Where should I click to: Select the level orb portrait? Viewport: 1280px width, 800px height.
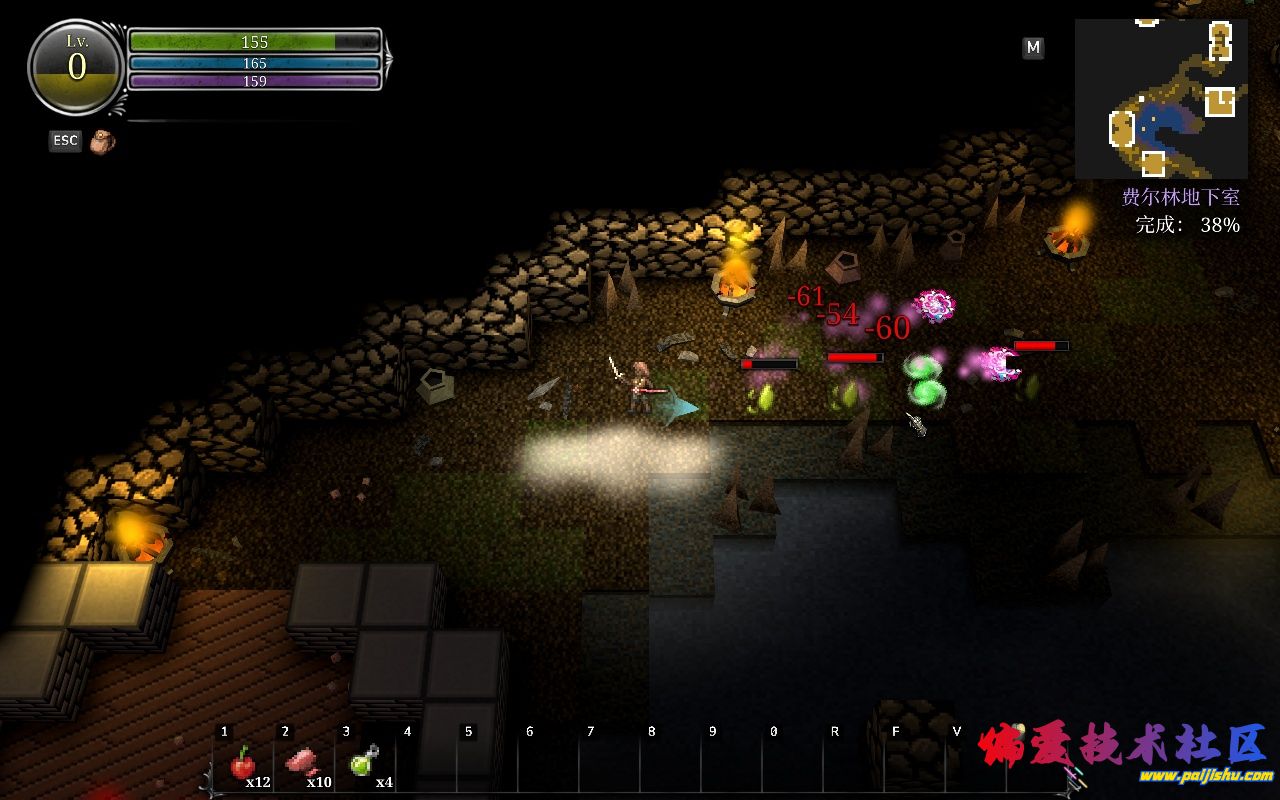tap(77, 67)
